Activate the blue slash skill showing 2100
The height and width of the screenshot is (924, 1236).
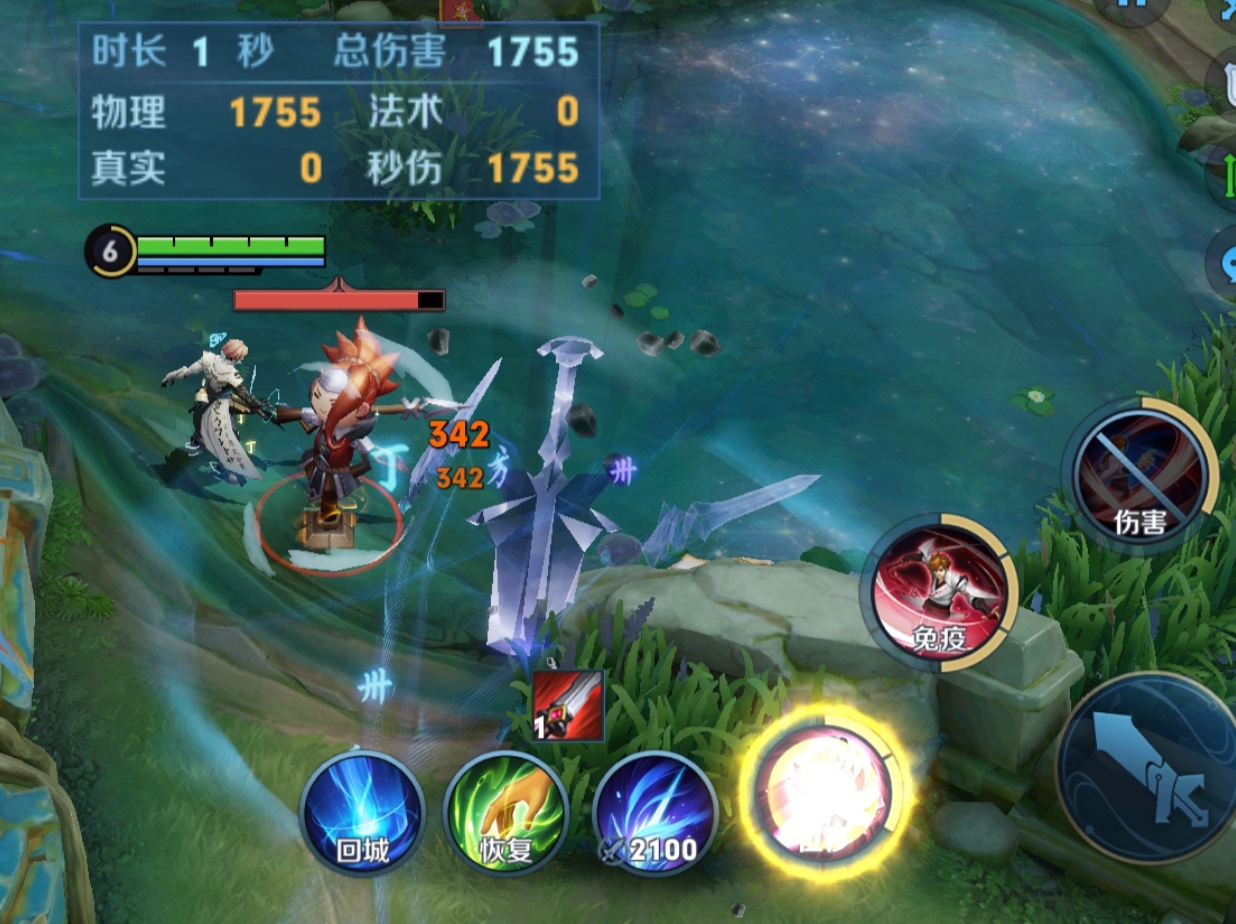point(653,813)
